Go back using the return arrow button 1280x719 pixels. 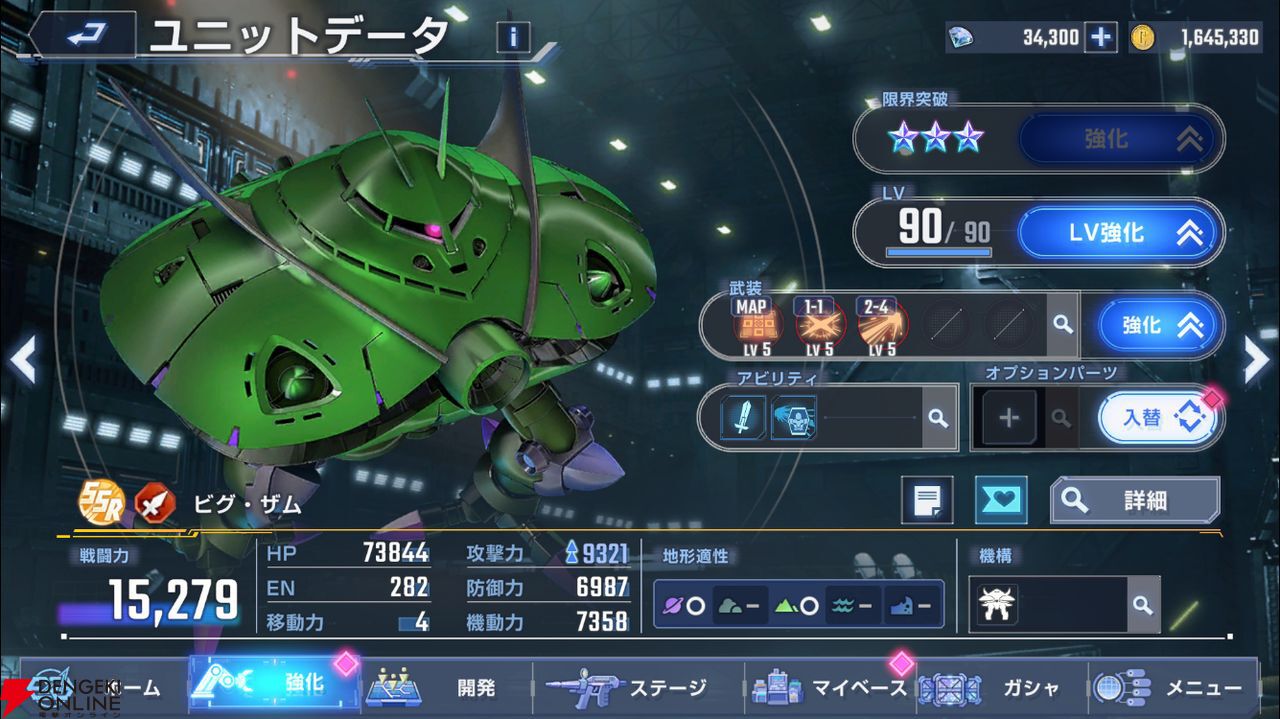(x=83, y=36)
